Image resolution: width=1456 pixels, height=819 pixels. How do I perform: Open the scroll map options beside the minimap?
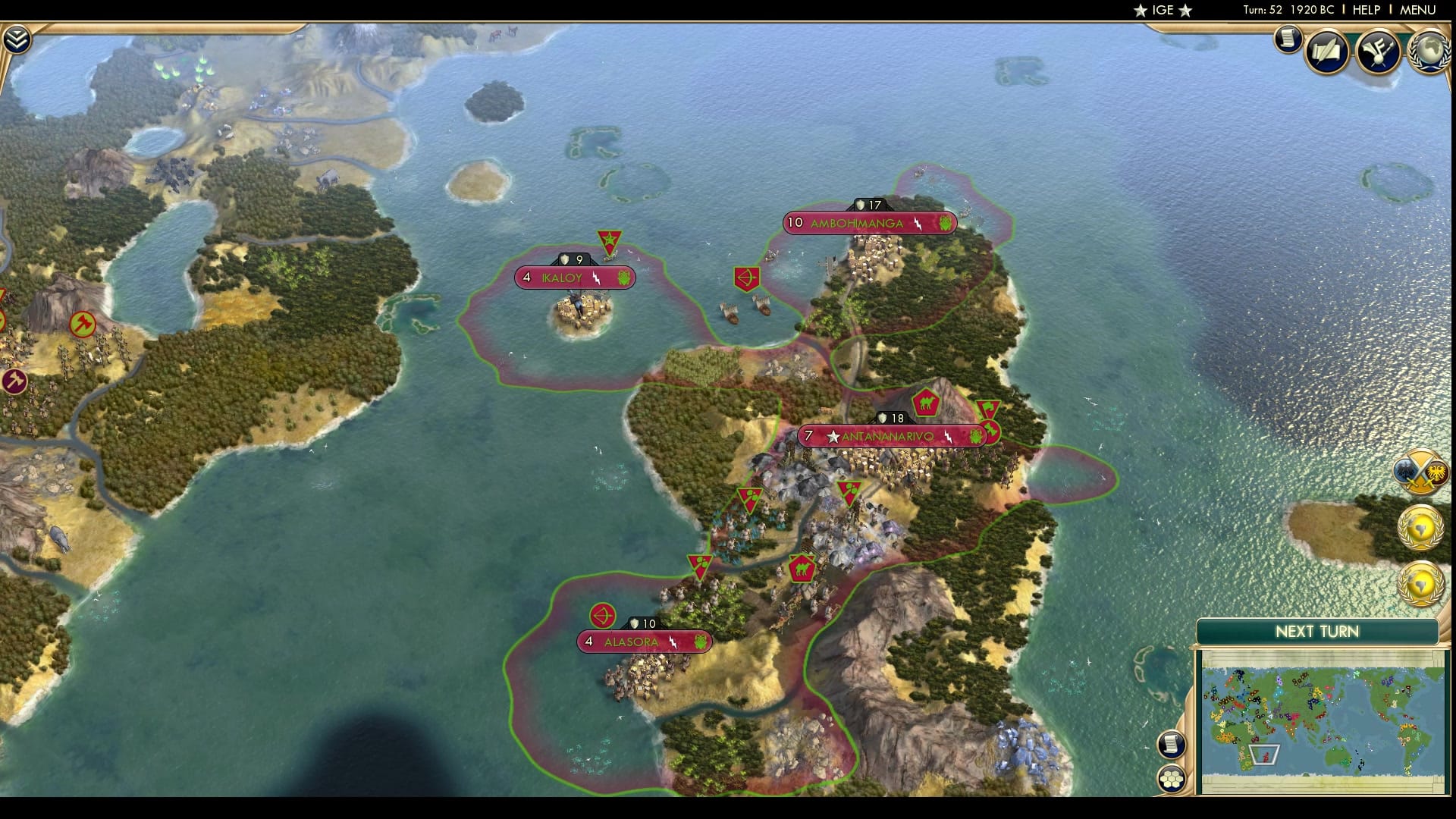tap(1172, 744)
